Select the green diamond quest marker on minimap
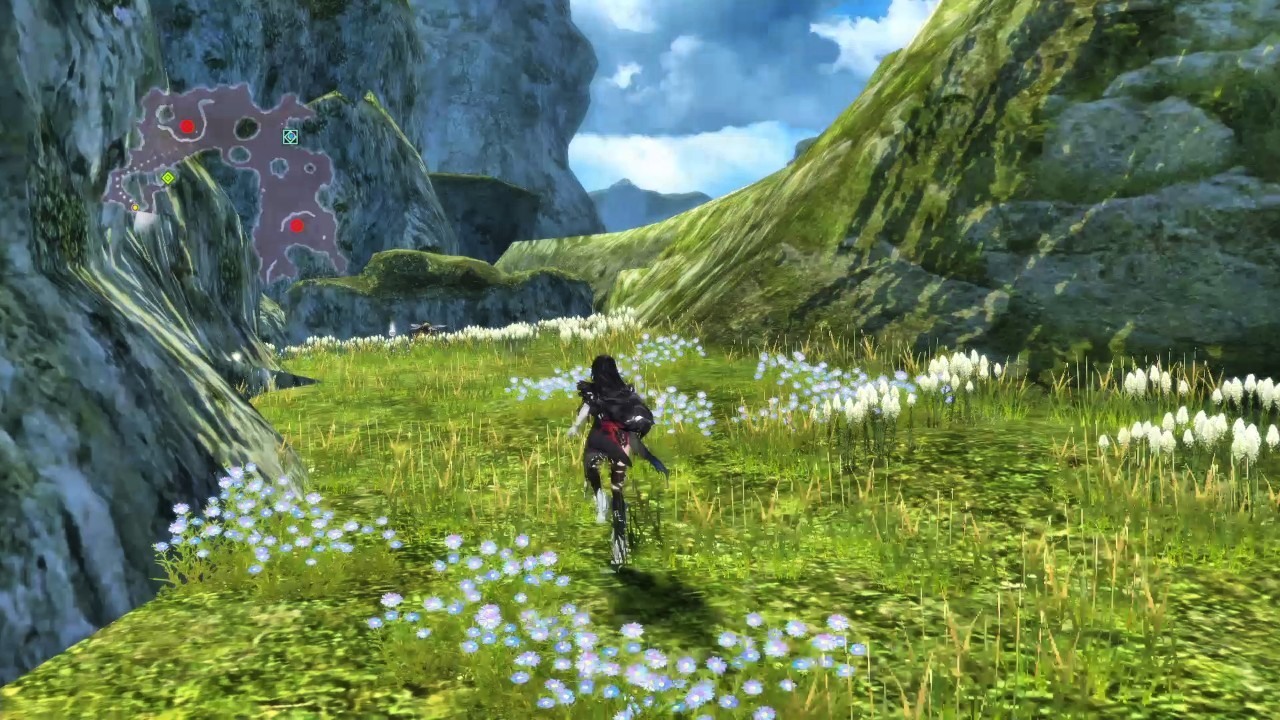This screenshot has height=720, width=1280. coord(168,178)
